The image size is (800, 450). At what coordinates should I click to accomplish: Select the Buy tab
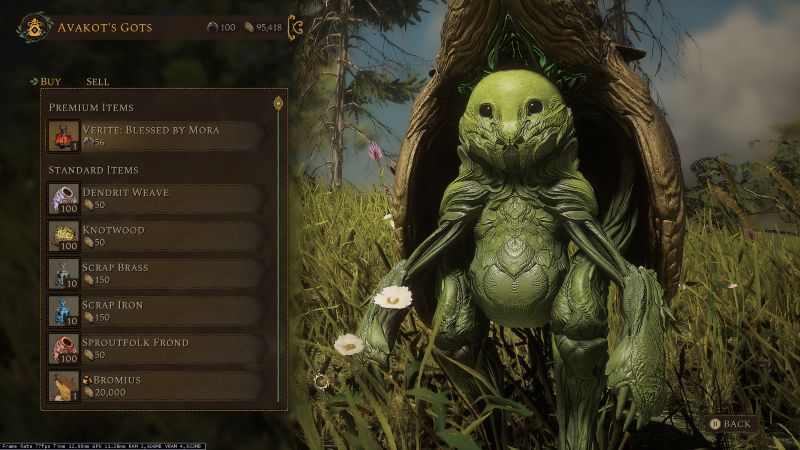point(50,81)
